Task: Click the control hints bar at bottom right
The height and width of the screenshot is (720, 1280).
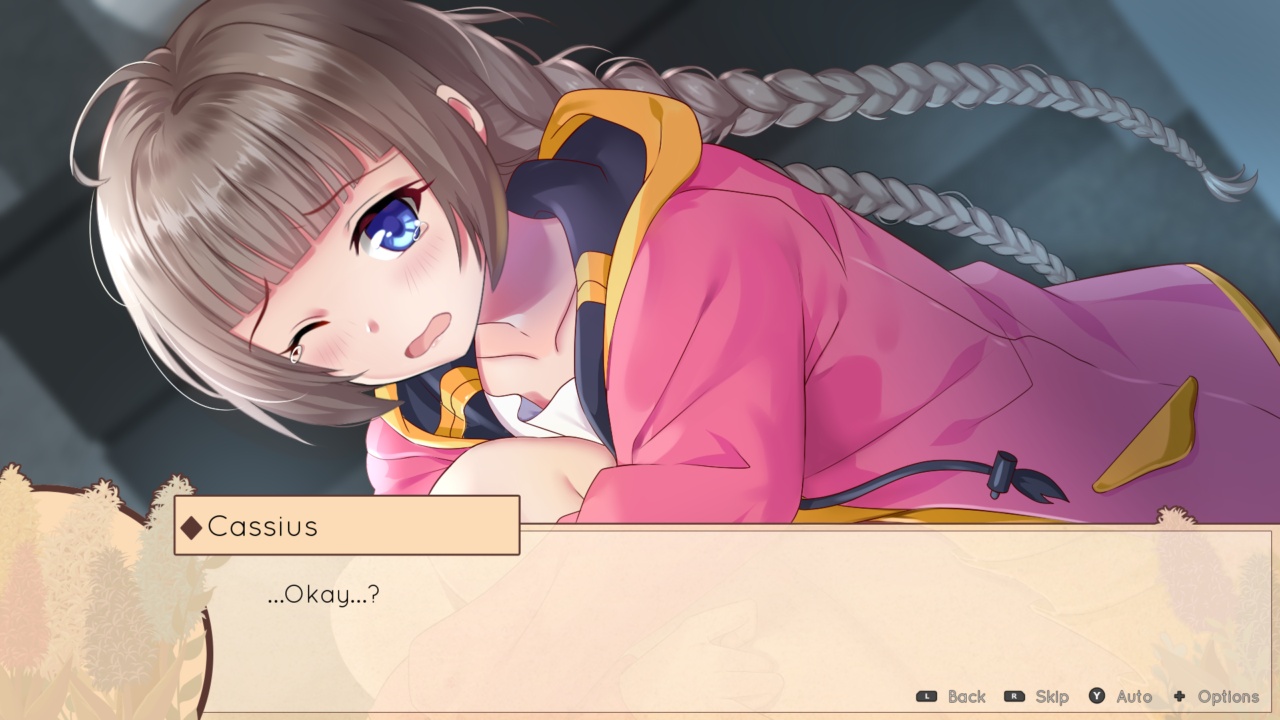Action: click(x=1080, y=697)
